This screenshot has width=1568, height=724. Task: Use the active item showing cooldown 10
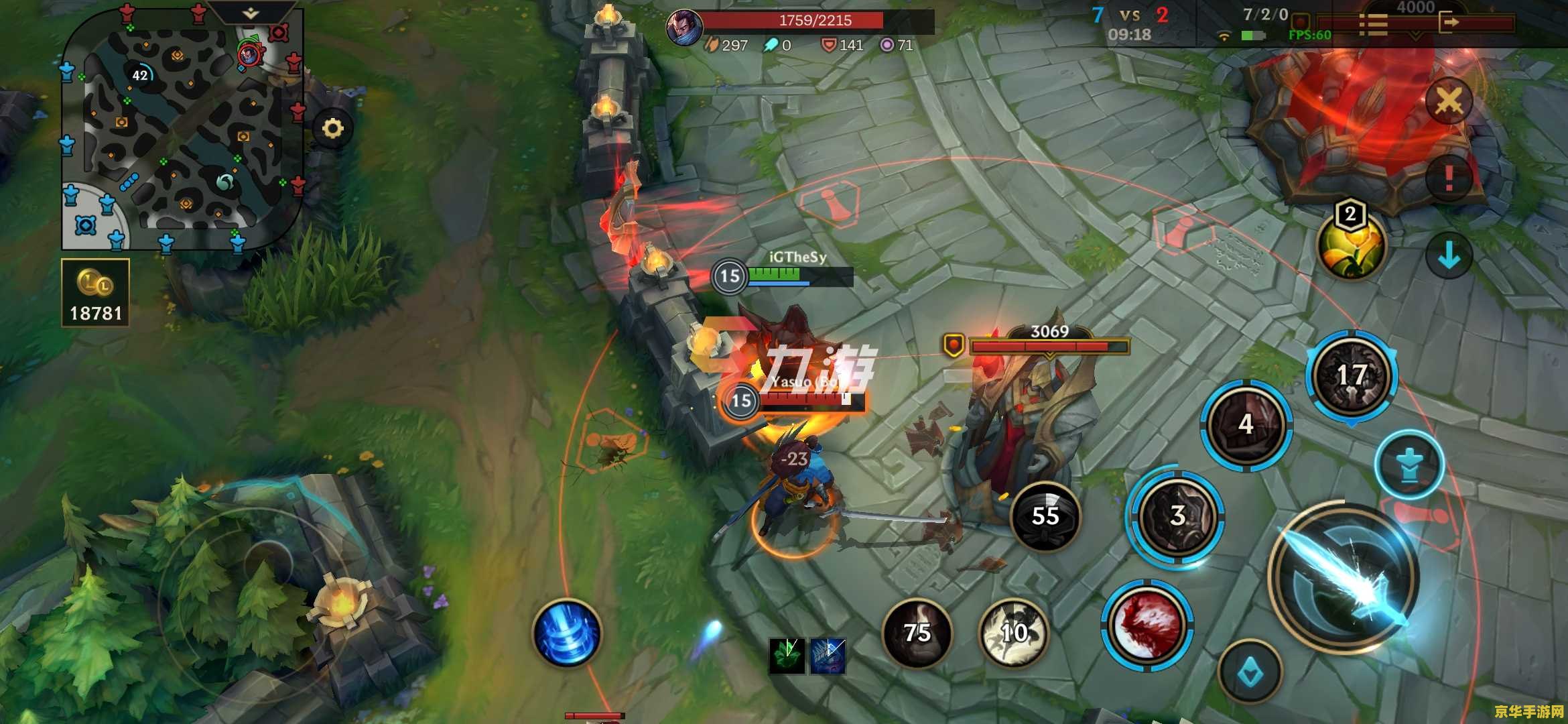[1014, 632]
